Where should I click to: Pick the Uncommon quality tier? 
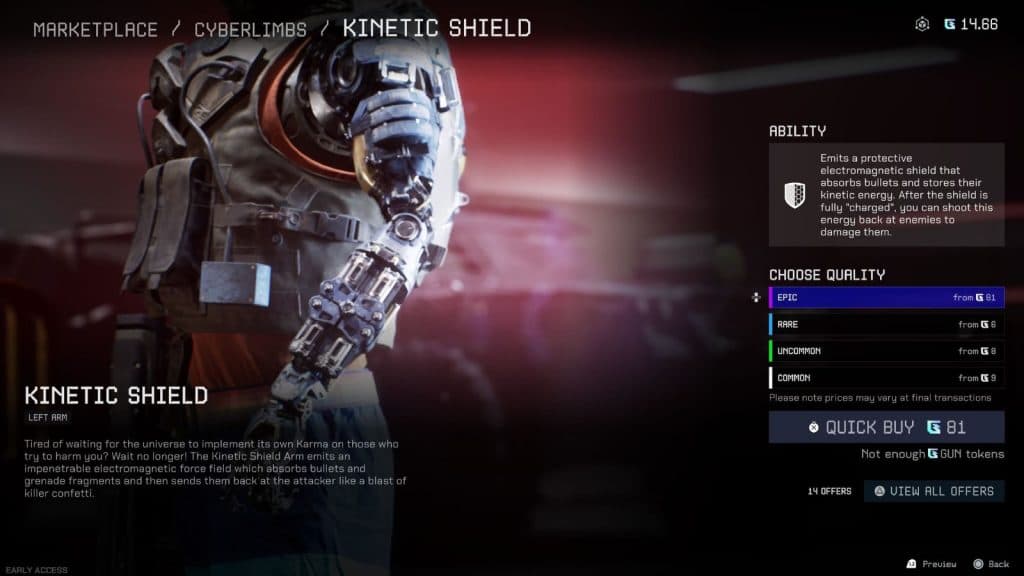[x=886, y=351]
